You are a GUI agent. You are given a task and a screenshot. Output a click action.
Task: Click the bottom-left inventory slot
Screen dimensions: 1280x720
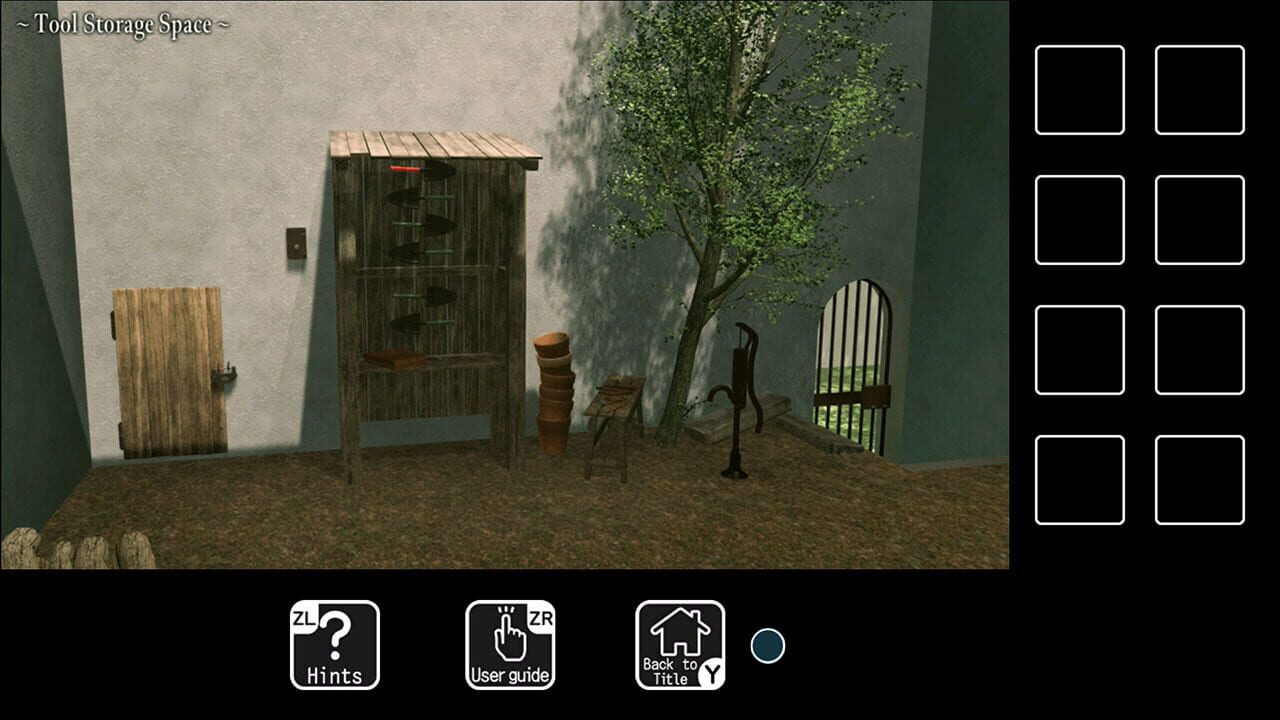(x=1080, y=477)
